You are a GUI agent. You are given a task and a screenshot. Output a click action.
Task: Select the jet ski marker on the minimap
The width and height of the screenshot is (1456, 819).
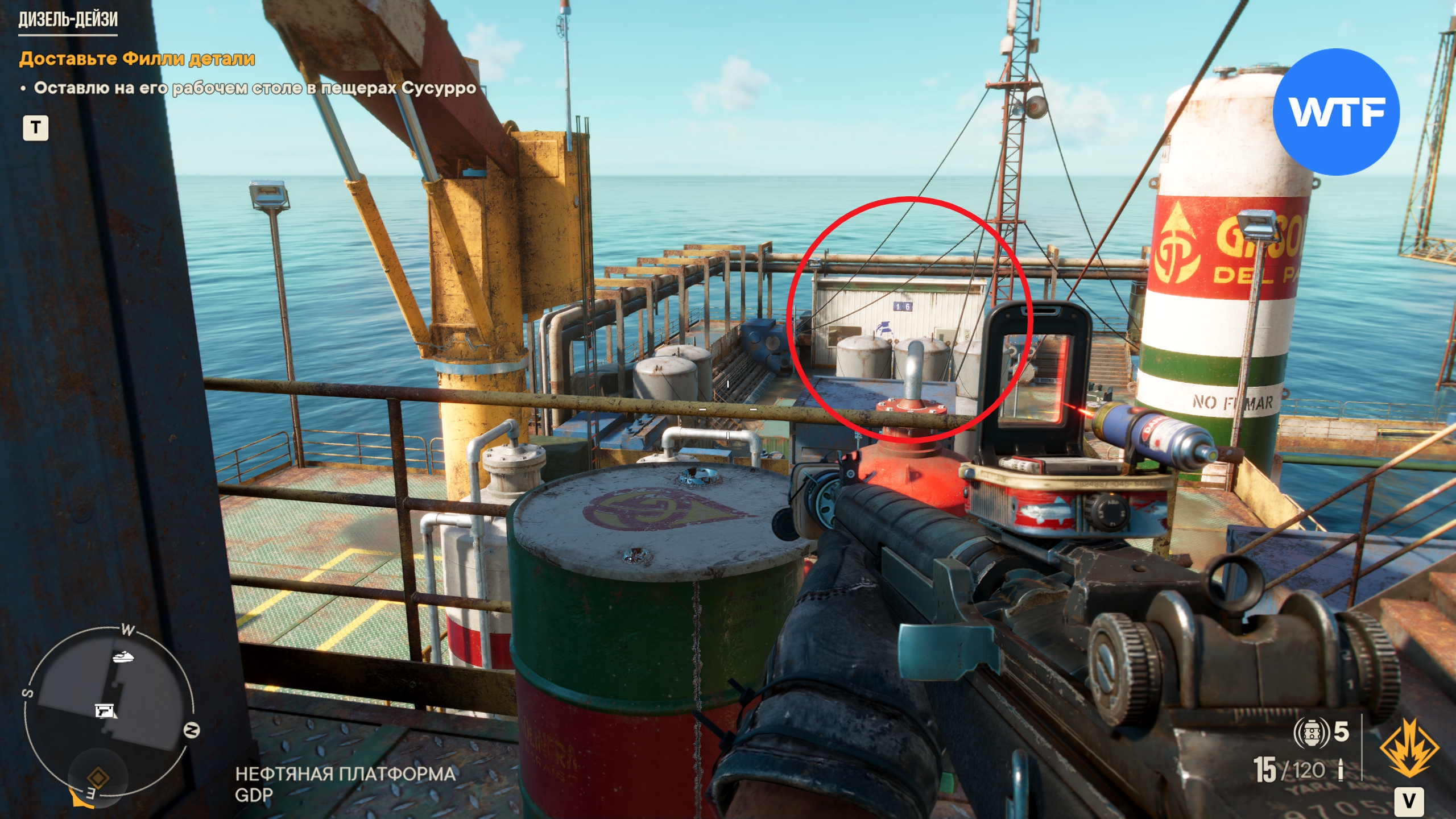pyautogui.click(x=123, y=657)
